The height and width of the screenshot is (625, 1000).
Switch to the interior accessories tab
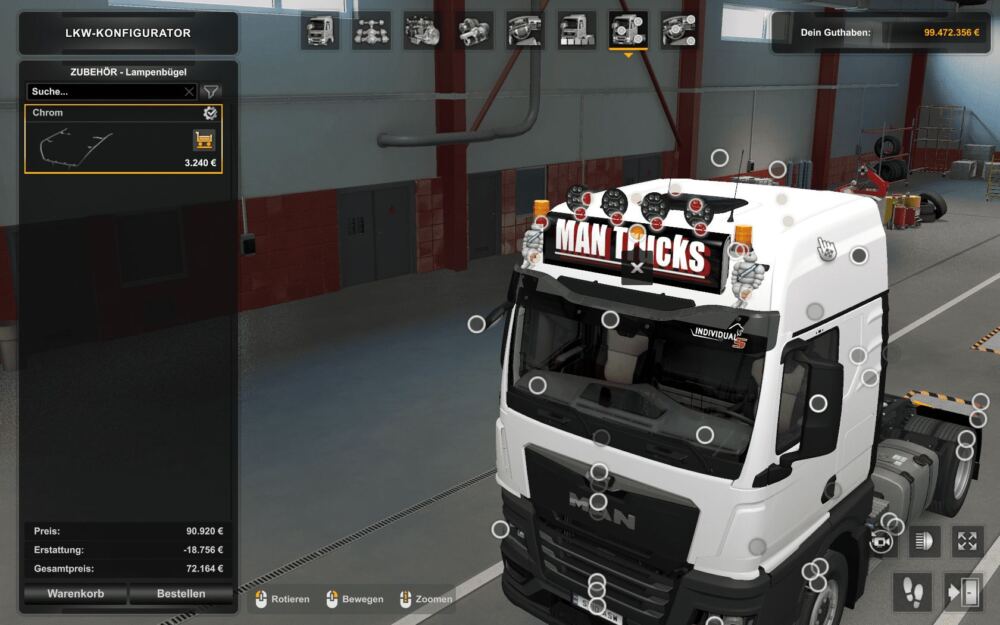click(x=680, y=30)
